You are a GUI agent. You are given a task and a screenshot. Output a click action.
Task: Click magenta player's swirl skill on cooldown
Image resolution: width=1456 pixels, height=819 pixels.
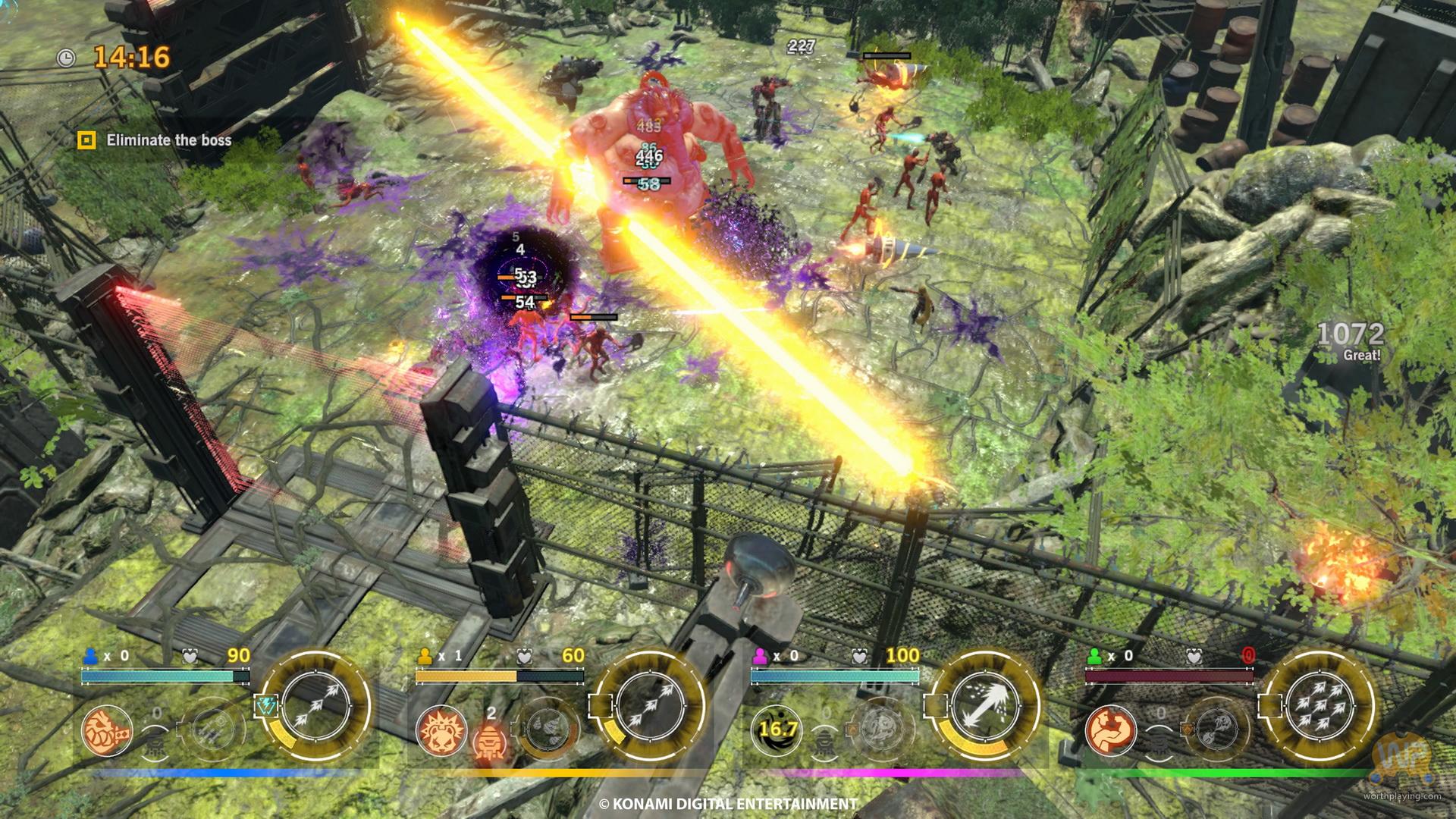tap(777, 730)
